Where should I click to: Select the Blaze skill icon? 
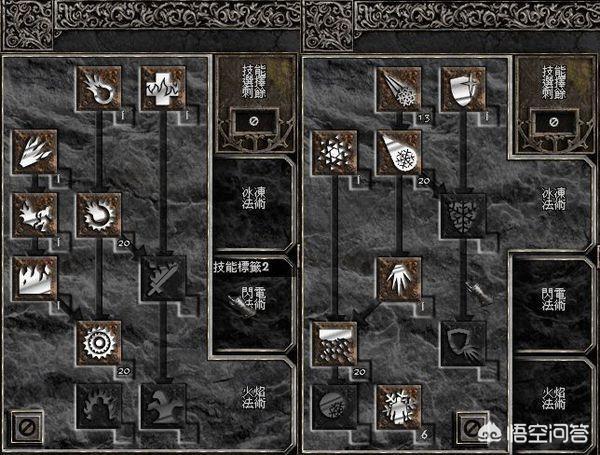[36, 213]
